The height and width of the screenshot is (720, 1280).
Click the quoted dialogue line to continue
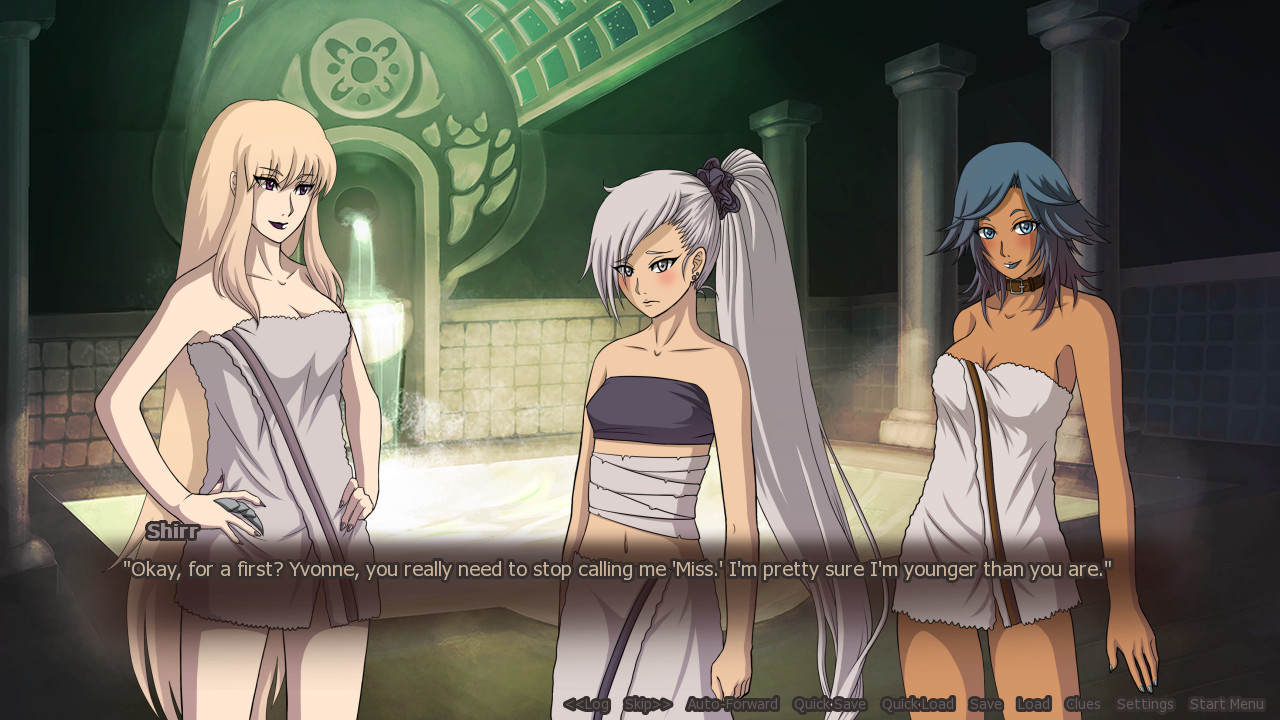pyautogui.click(x=620, y=569)
